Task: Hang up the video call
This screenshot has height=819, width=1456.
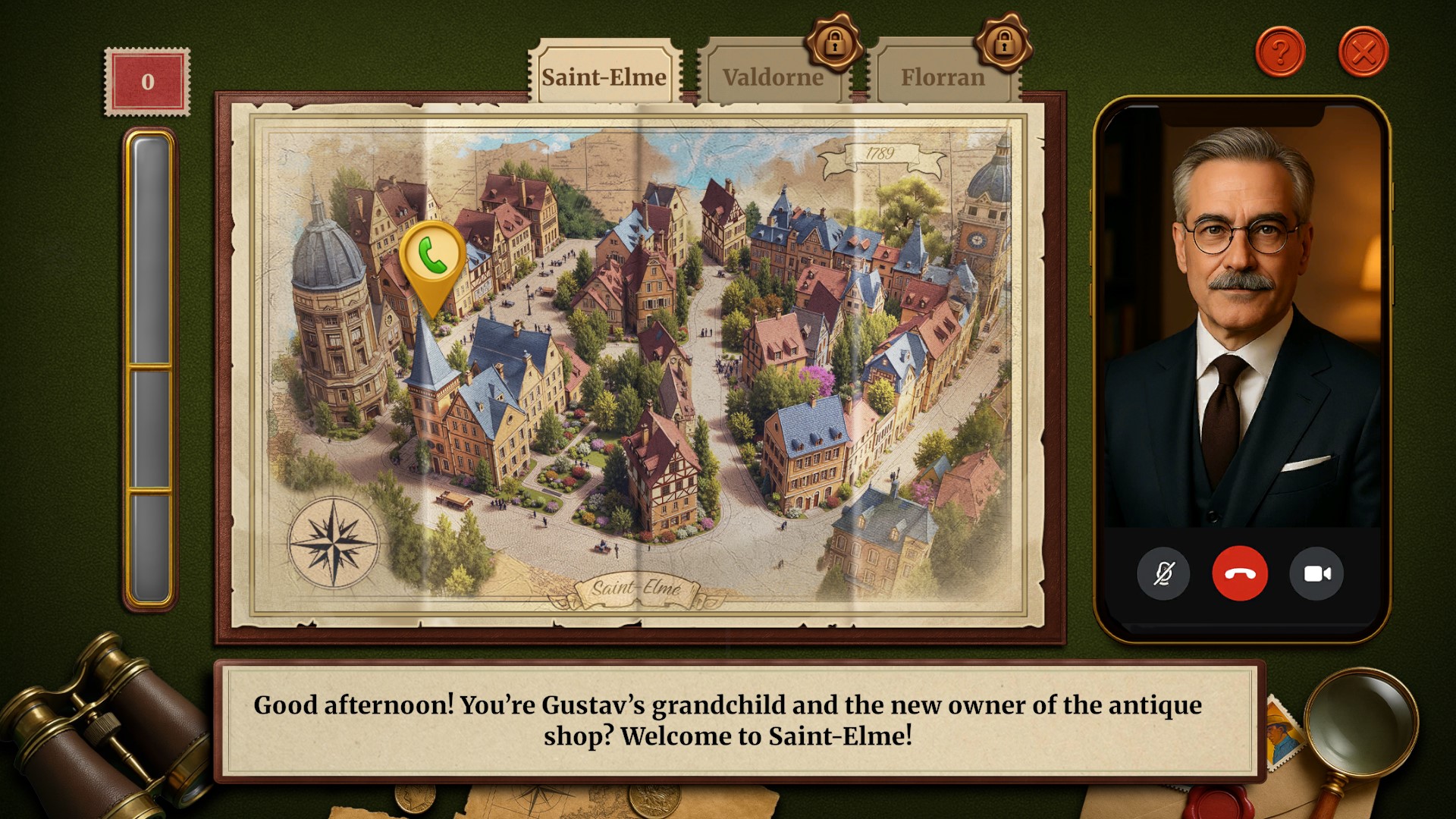Action: [1240, 574]
